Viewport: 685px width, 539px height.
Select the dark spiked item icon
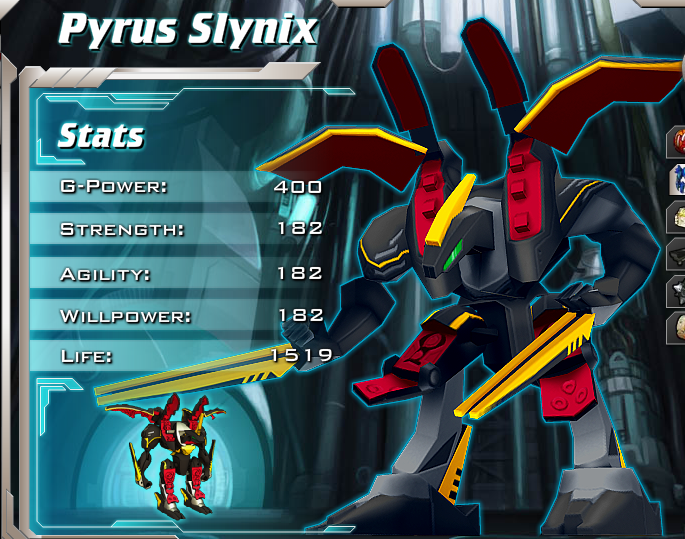677,290
